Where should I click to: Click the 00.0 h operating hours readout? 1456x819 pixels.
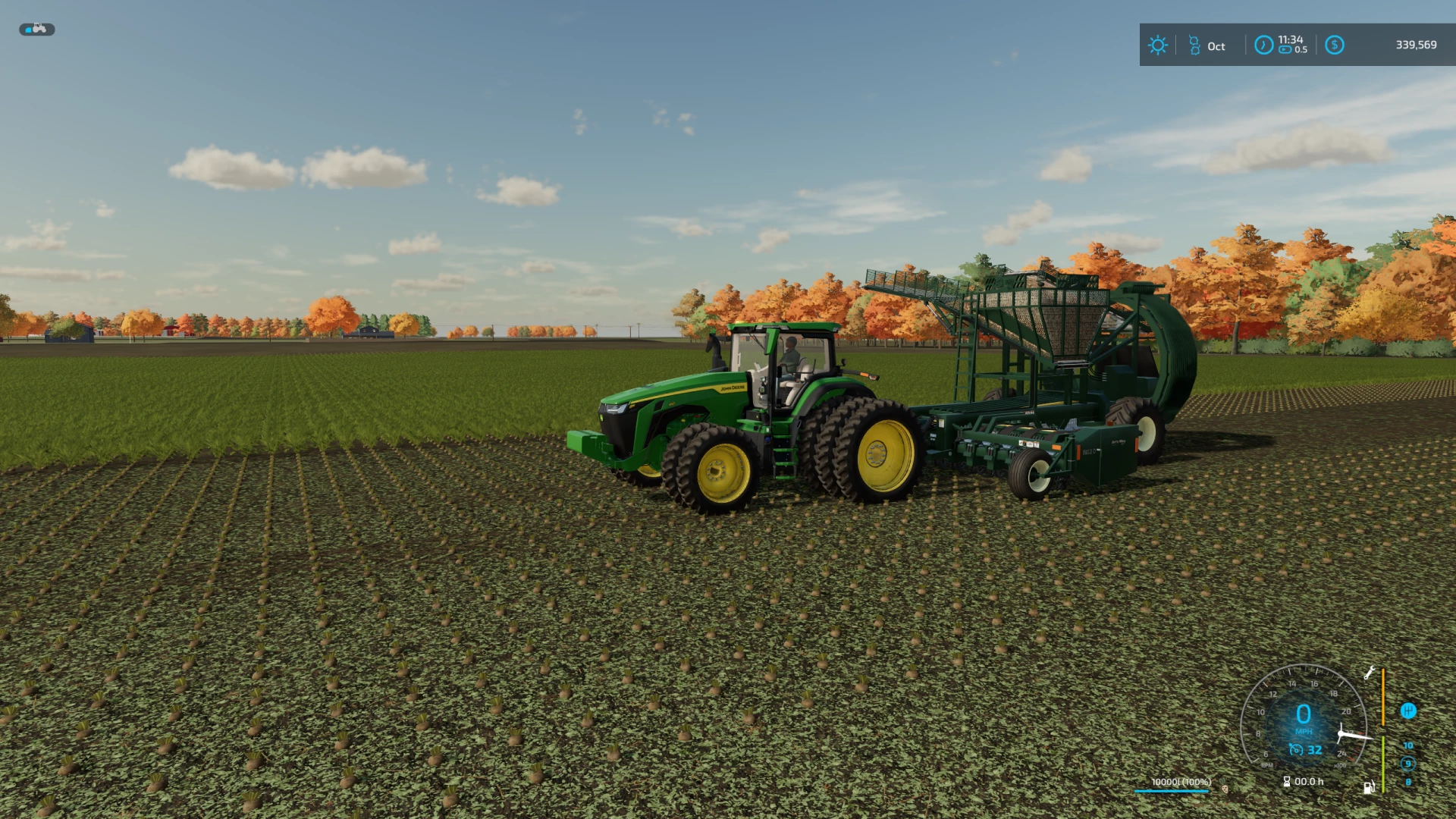(1308, 781)
